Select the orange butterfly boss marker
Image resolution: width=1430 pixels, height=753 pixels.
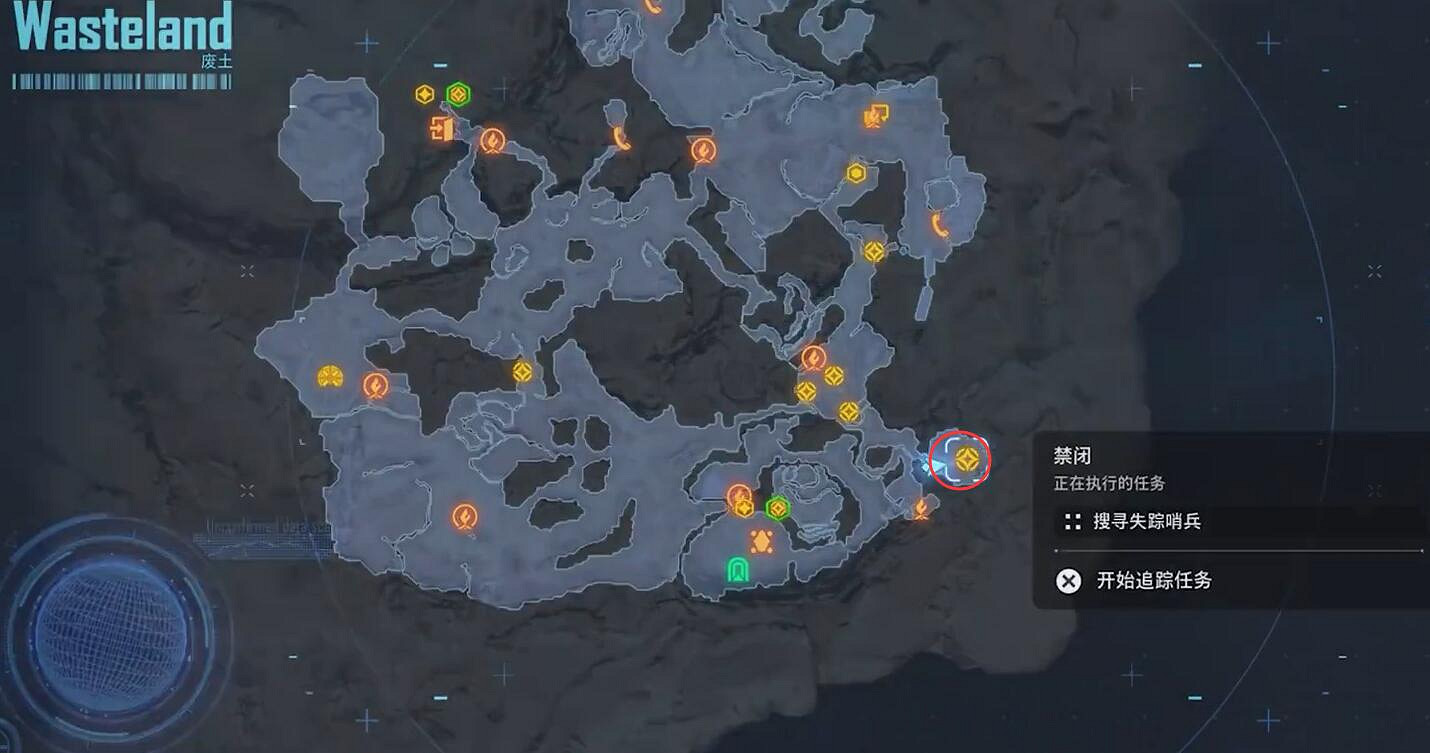click(761, 541)
